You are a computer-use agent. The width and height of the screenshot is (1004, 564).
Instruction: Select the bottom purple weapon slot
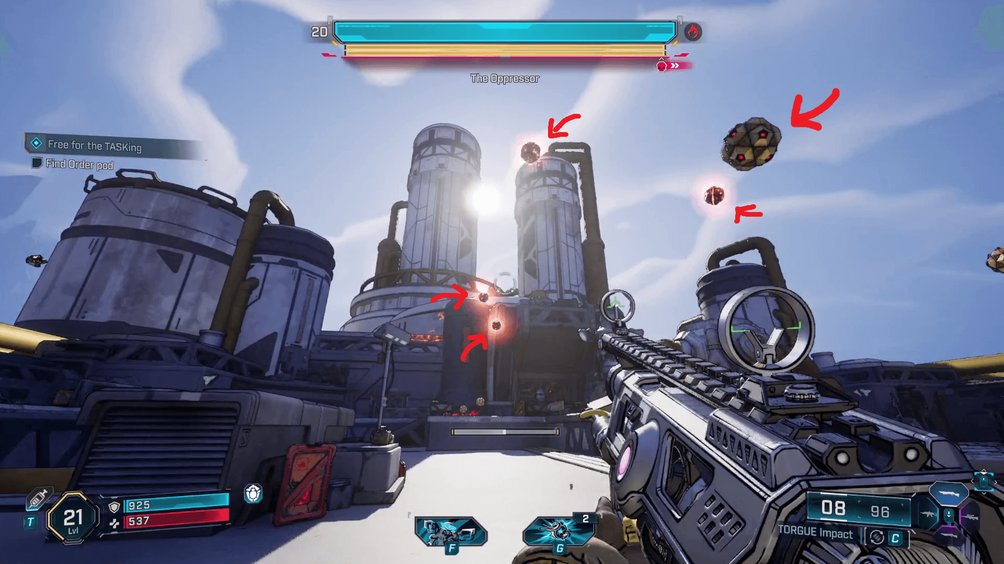point(946,535)
